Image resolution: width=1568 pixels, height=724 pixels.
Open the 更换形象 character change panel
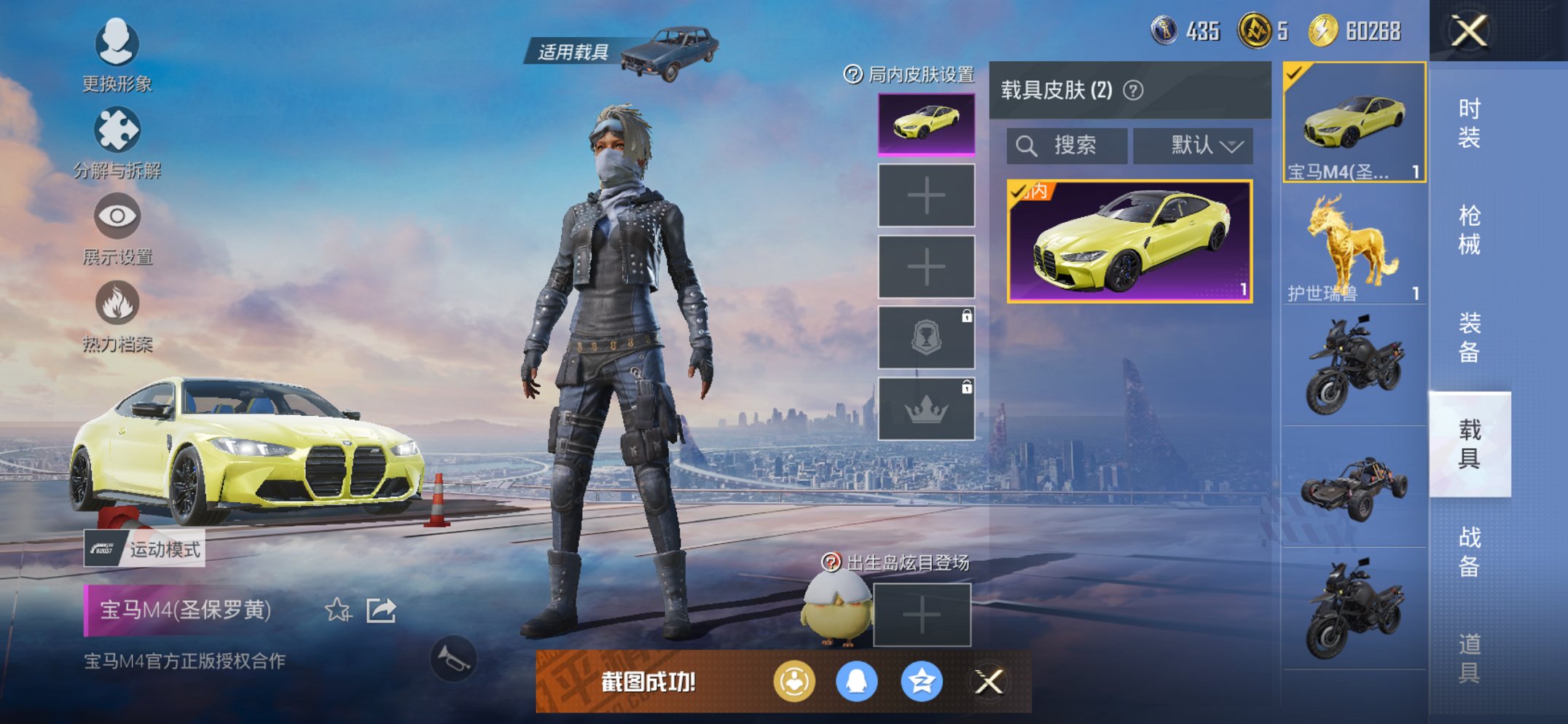(117, 44)
